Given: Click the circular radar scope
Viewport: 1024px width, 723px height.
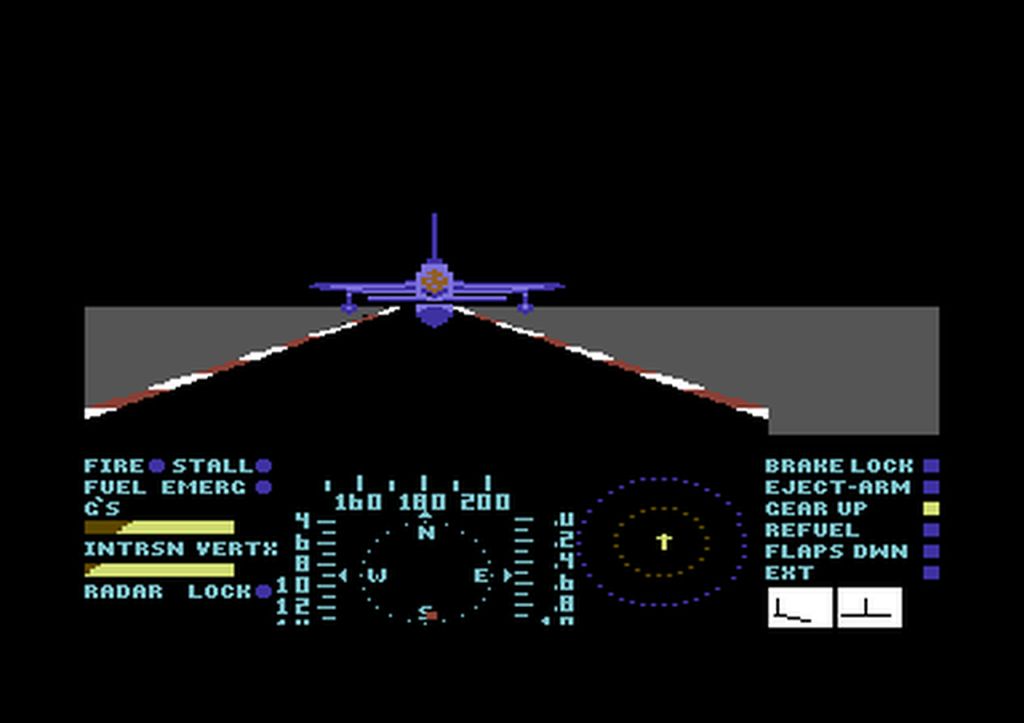Looking at the screenshot, I should (663, 542).
